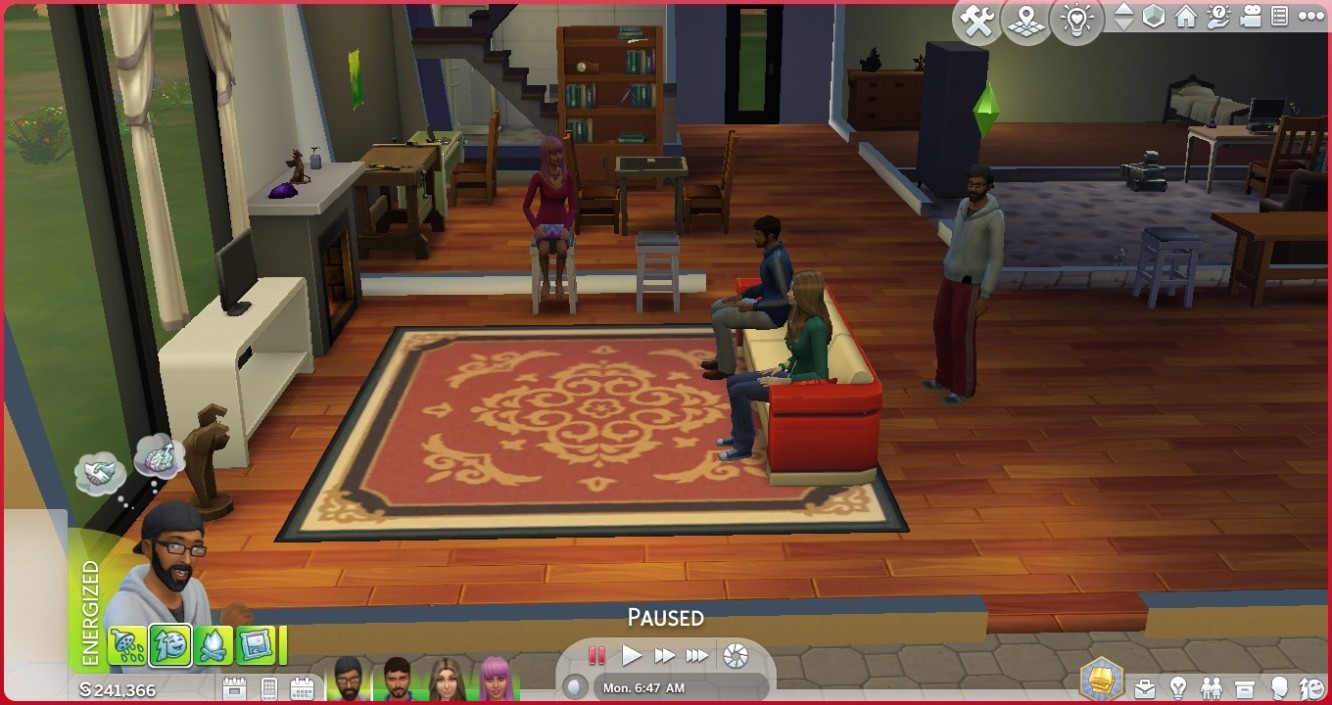This screenshot has width=1332, height=705.
Task: Select the pink-haired Sim portrait
Action: point(495,680)
